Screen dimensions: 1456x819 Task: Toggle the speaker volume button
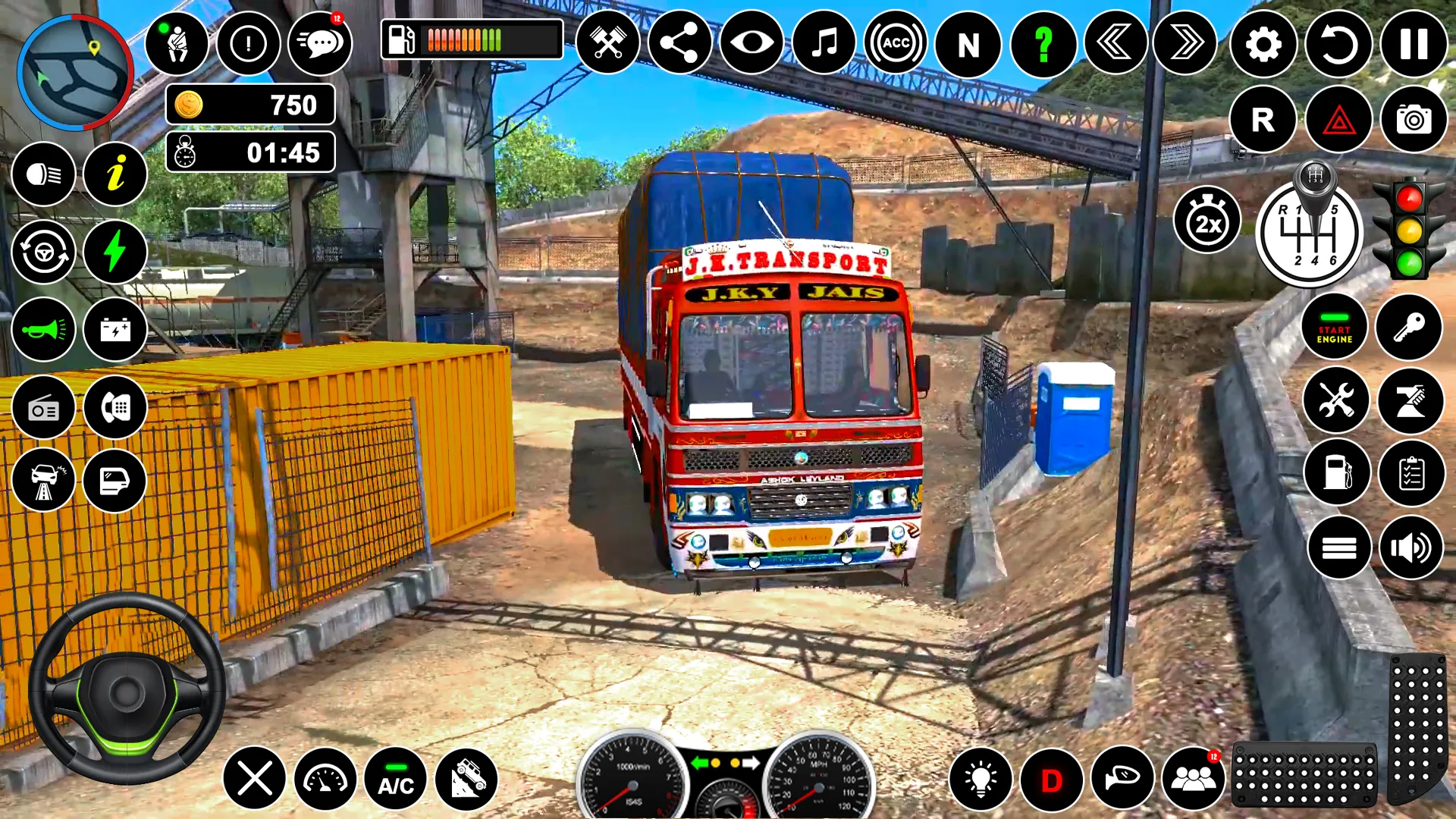click(x=1411, y=548)
